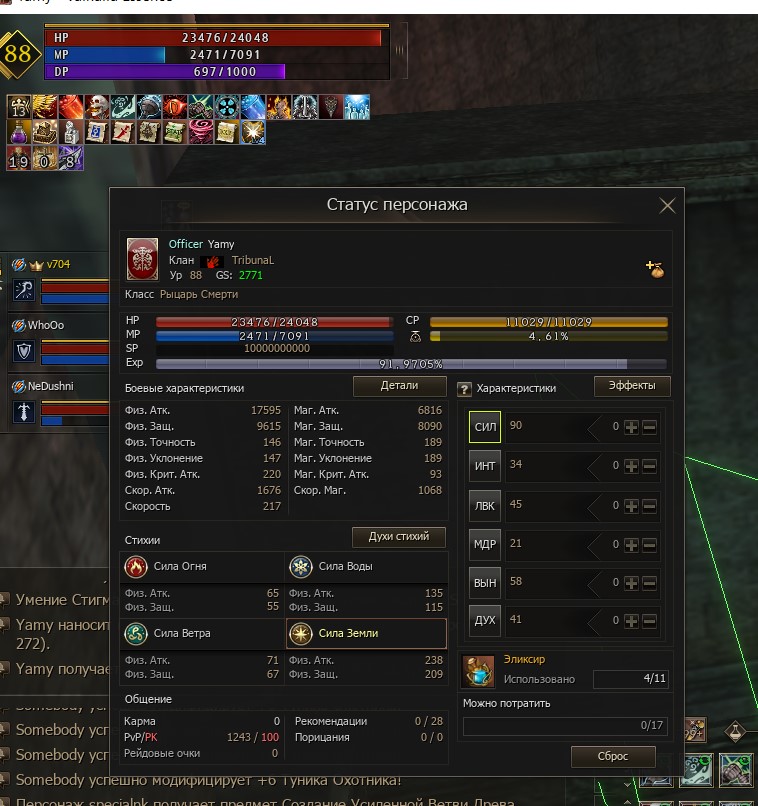Select the МДР attribute

click(485, 544)
